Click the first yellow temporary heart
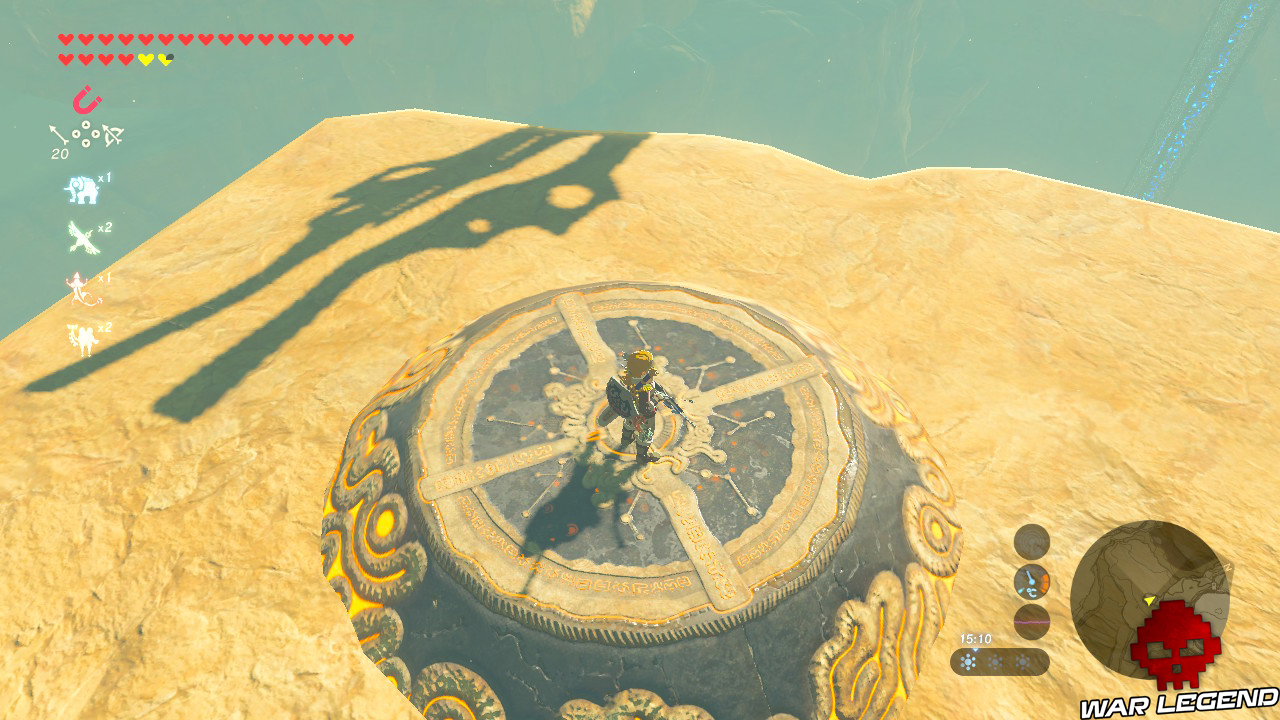Image resolution: width=1280 pixels, height=720 pixels. 147,57
